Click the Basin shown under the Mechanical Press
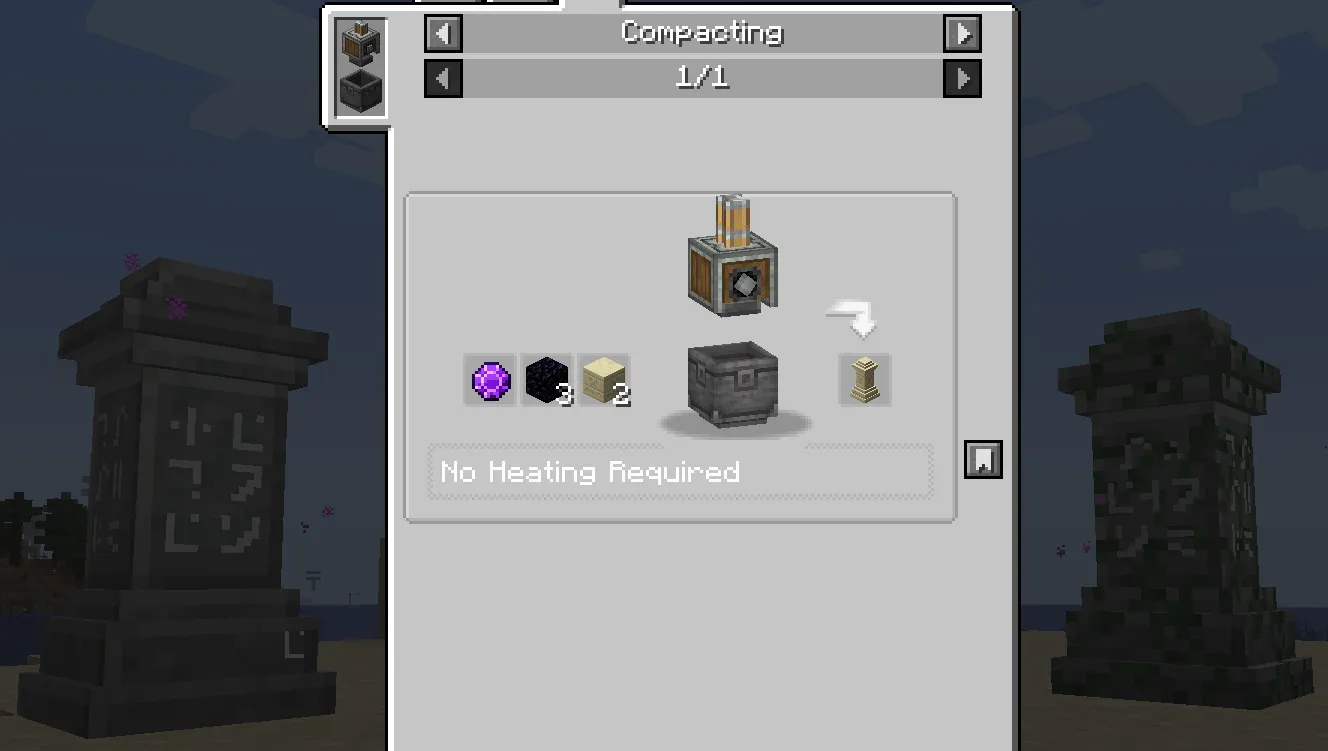Image resolution: width=1328 pixels, height=751 pixels. click(732, 388)
